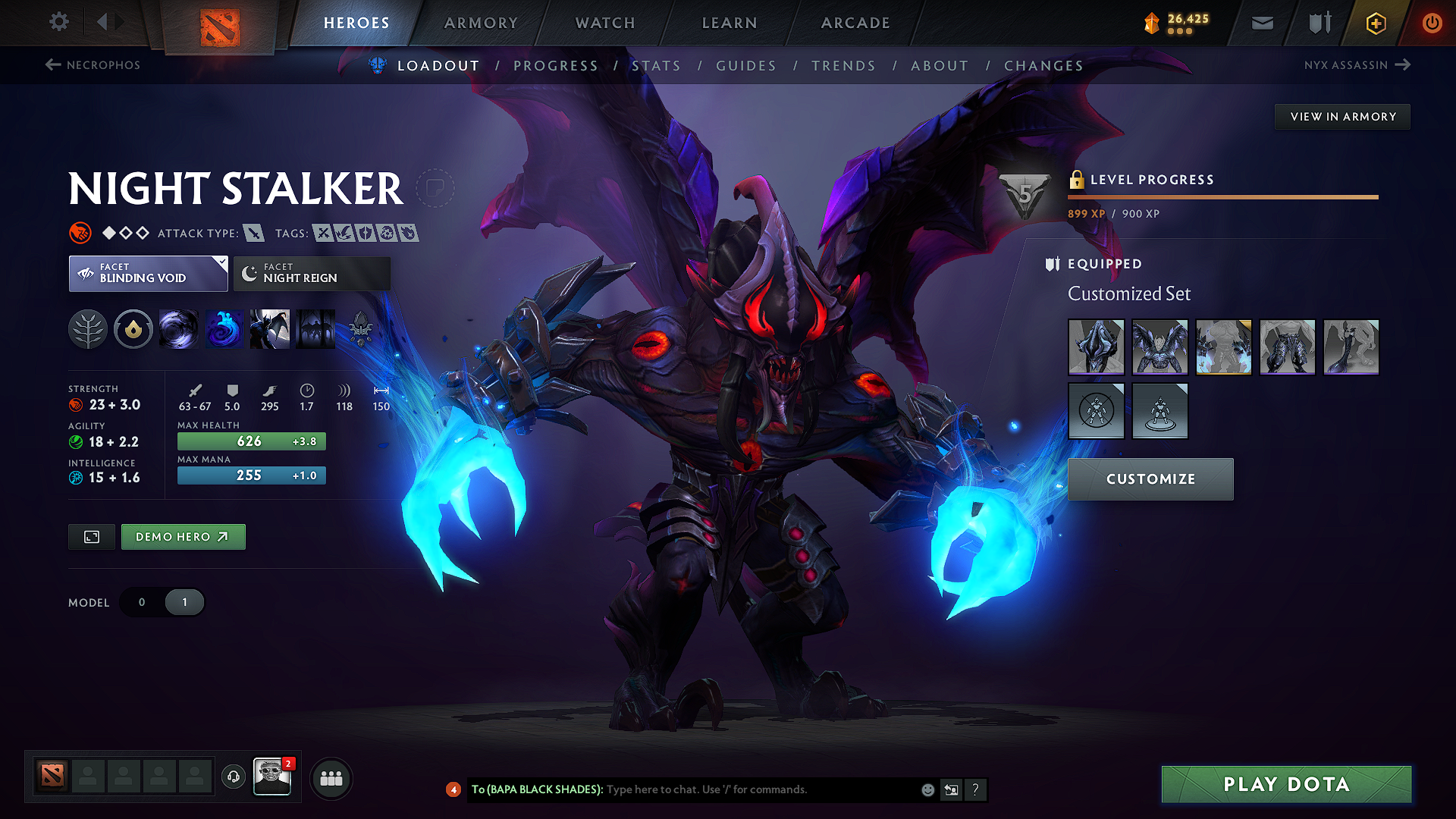Open the voice chat headset icon
The height and width of the screenshot is (819, 1456).
pyautogui.click(x=233, y=778)
